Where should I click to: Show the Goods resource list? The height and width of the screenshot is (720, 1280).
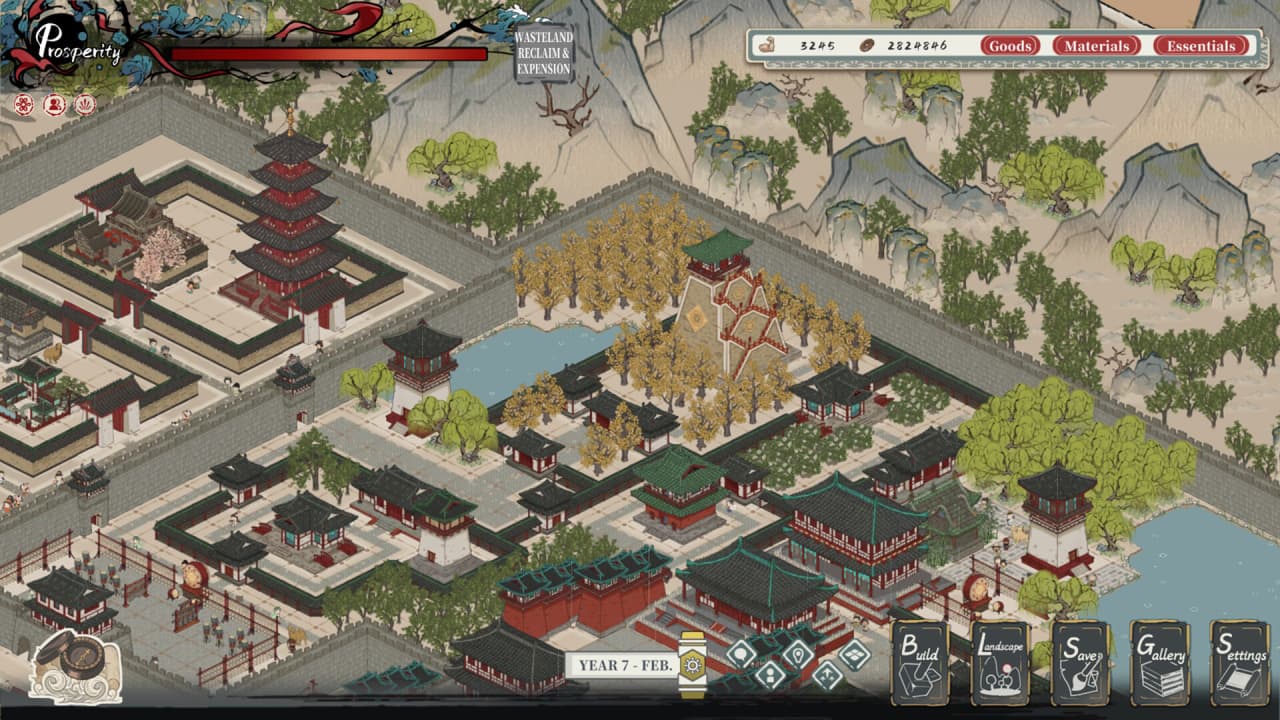(1010, 46)
